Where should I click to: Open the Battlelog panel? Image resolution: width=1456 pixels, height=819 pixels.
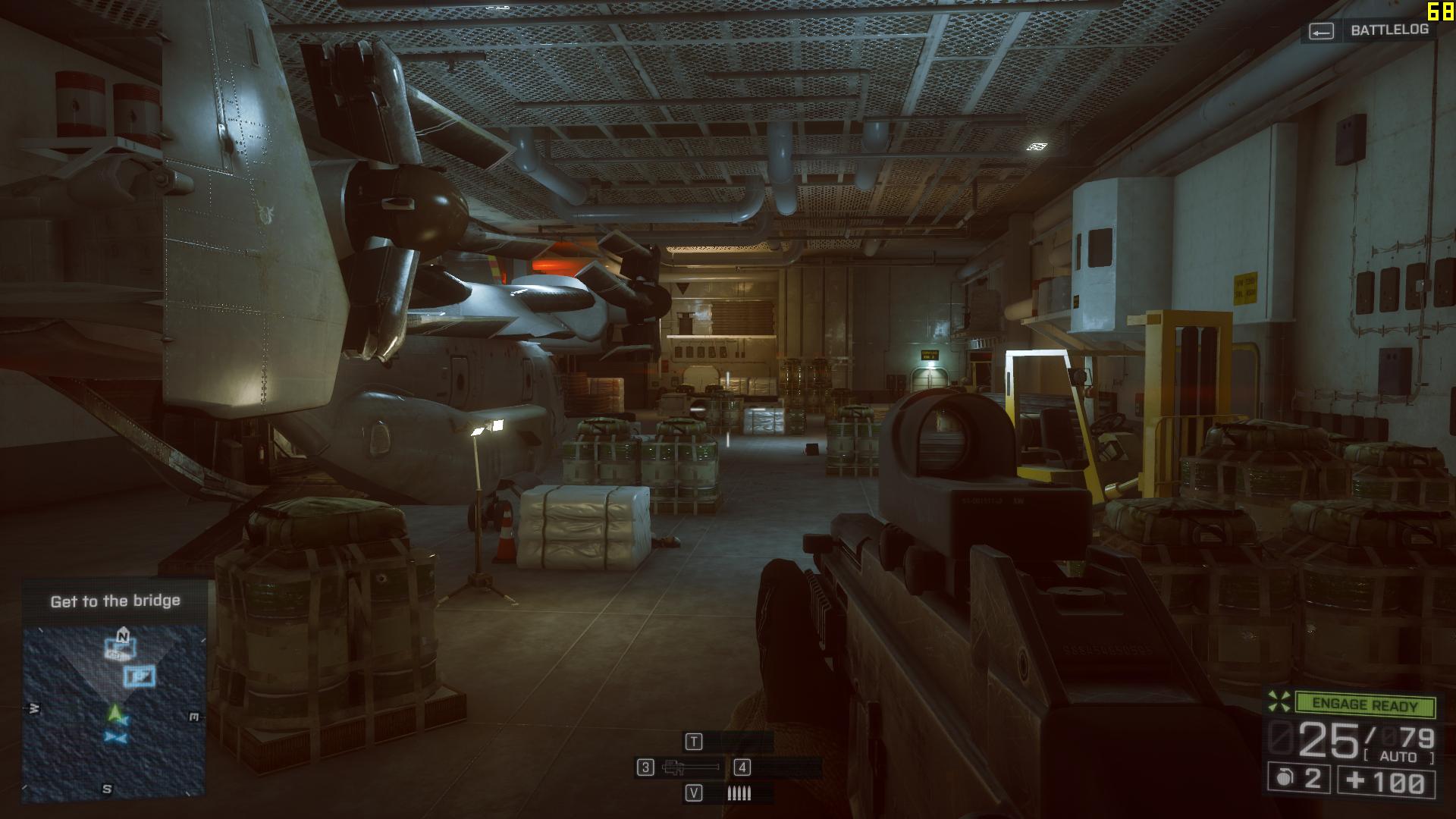[x=1370, y=30]
